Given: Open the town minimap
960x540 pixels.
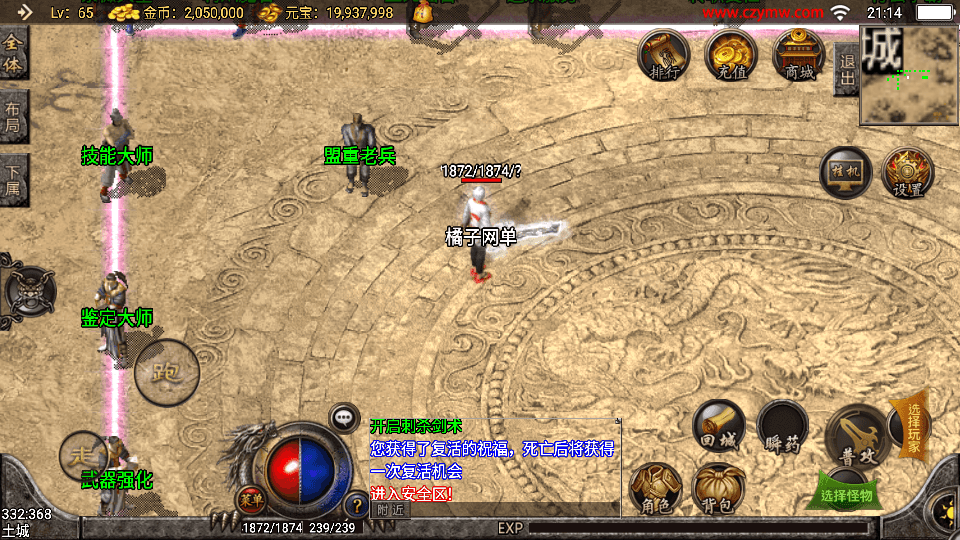Looking at the screenshot, I should tap(910, 75).
